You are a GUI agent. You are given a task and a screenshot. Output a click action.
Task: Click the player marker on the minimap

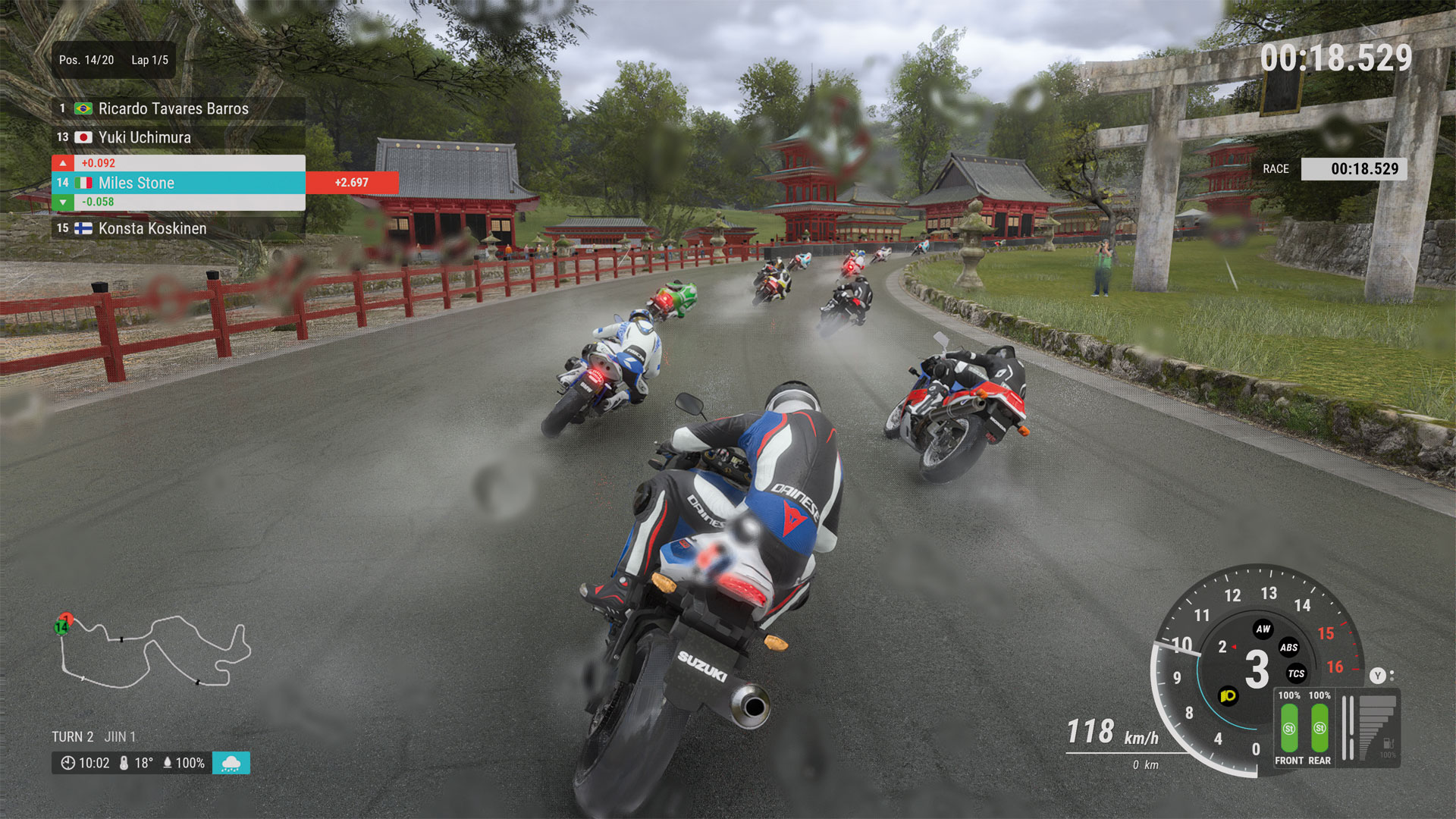(61, 627)
